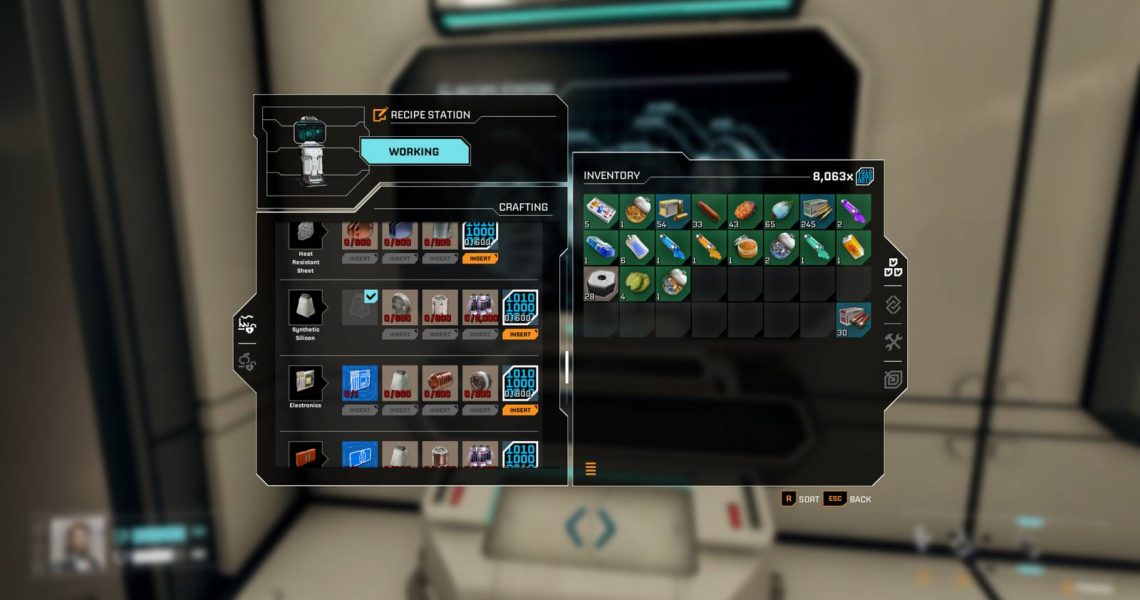Select the copper coil ingredient in Electronics row

point(440,383)
